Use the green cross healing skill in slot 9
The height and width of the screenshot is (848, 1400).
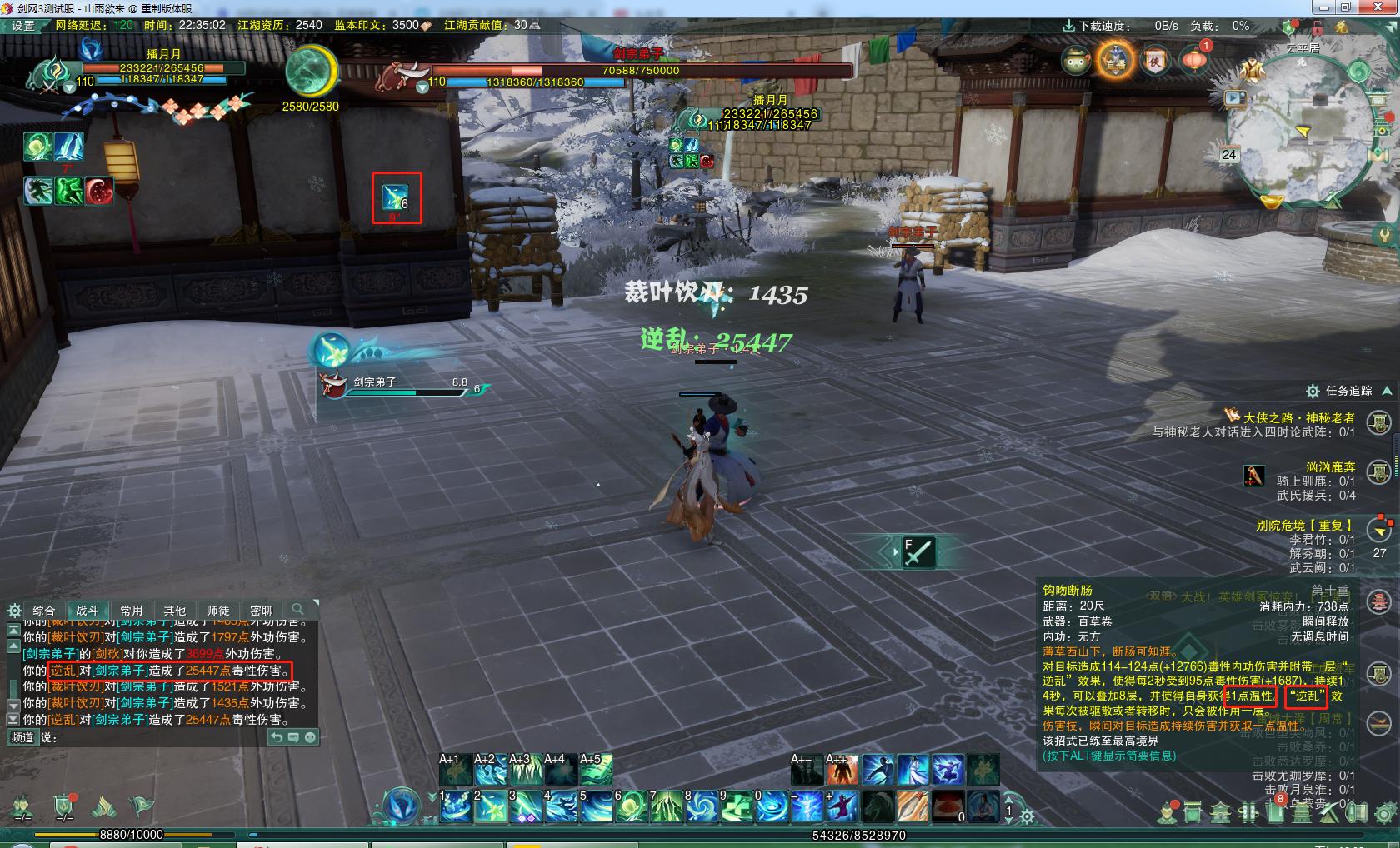(x=737, y=806)
